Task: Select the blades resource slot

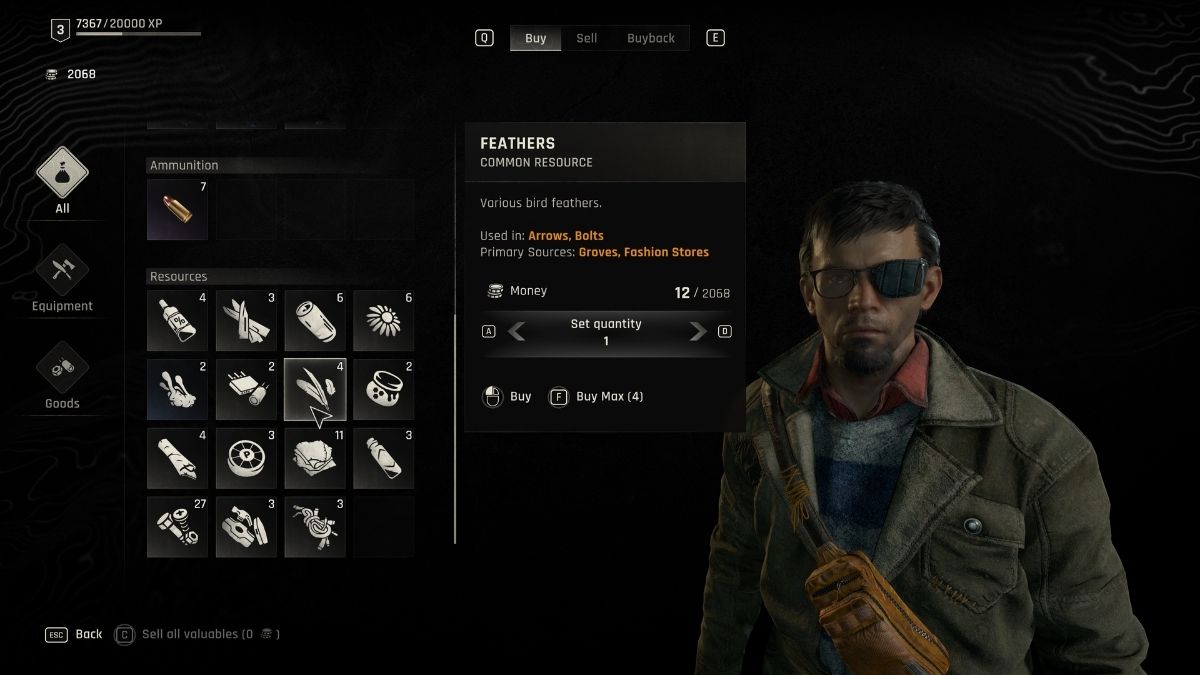Action: click(246, 321)
